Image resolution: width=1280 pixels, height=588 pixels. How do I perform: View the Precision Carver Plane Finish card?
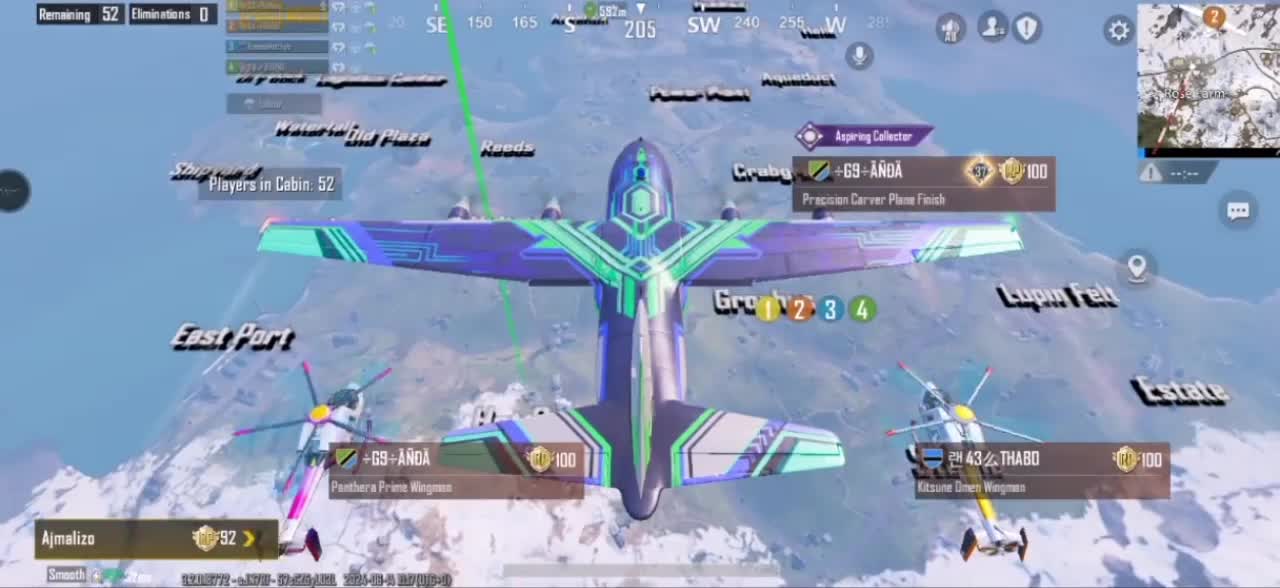923,183
